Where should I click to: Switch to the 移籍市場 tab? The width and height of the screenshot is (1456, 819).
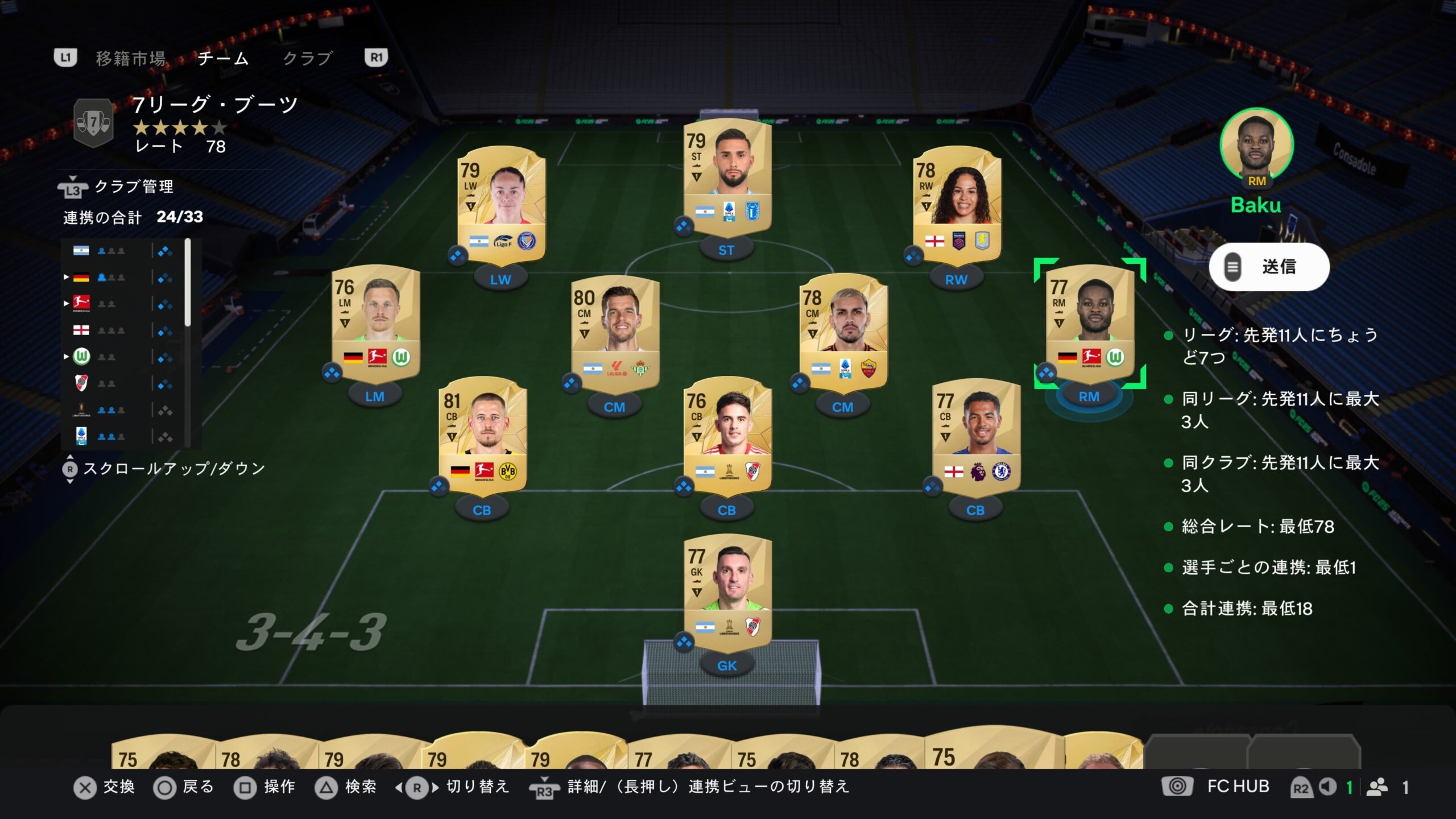click(x=130, y=58)
